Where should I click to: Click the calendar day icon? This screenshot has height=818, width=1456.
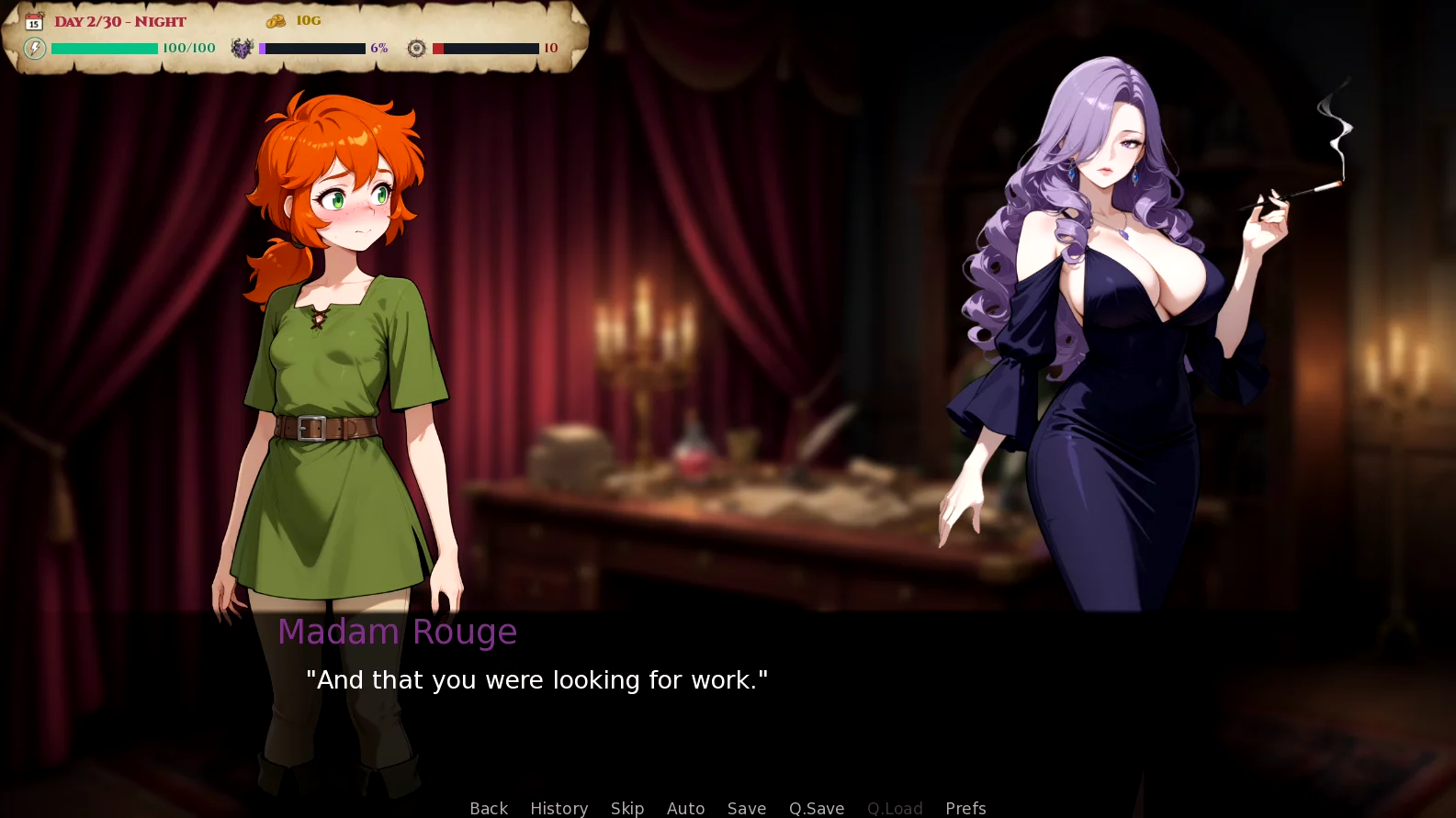coord(34,21)
